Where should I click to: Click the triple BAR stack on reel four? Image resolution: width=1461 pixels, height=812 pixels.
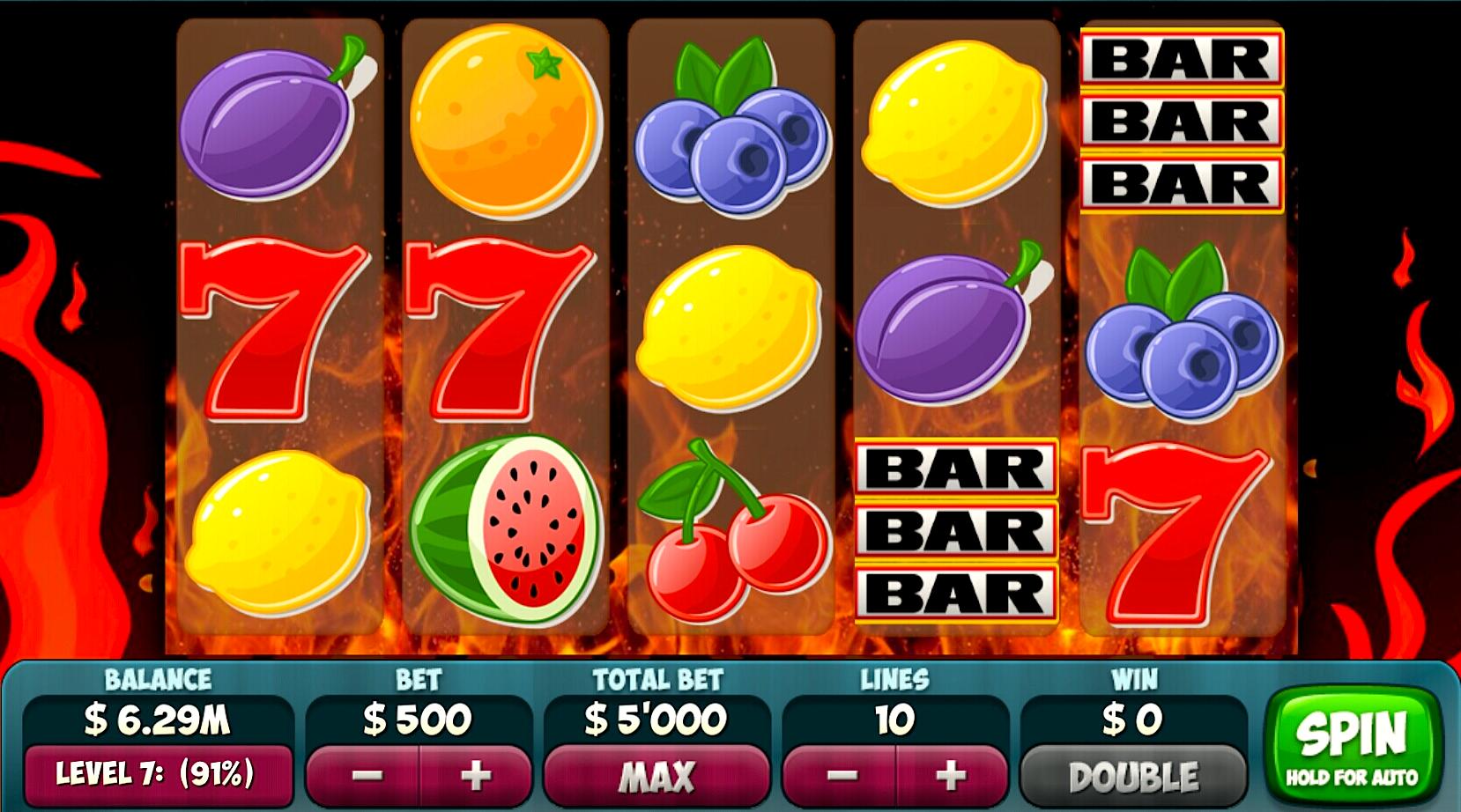956,528
